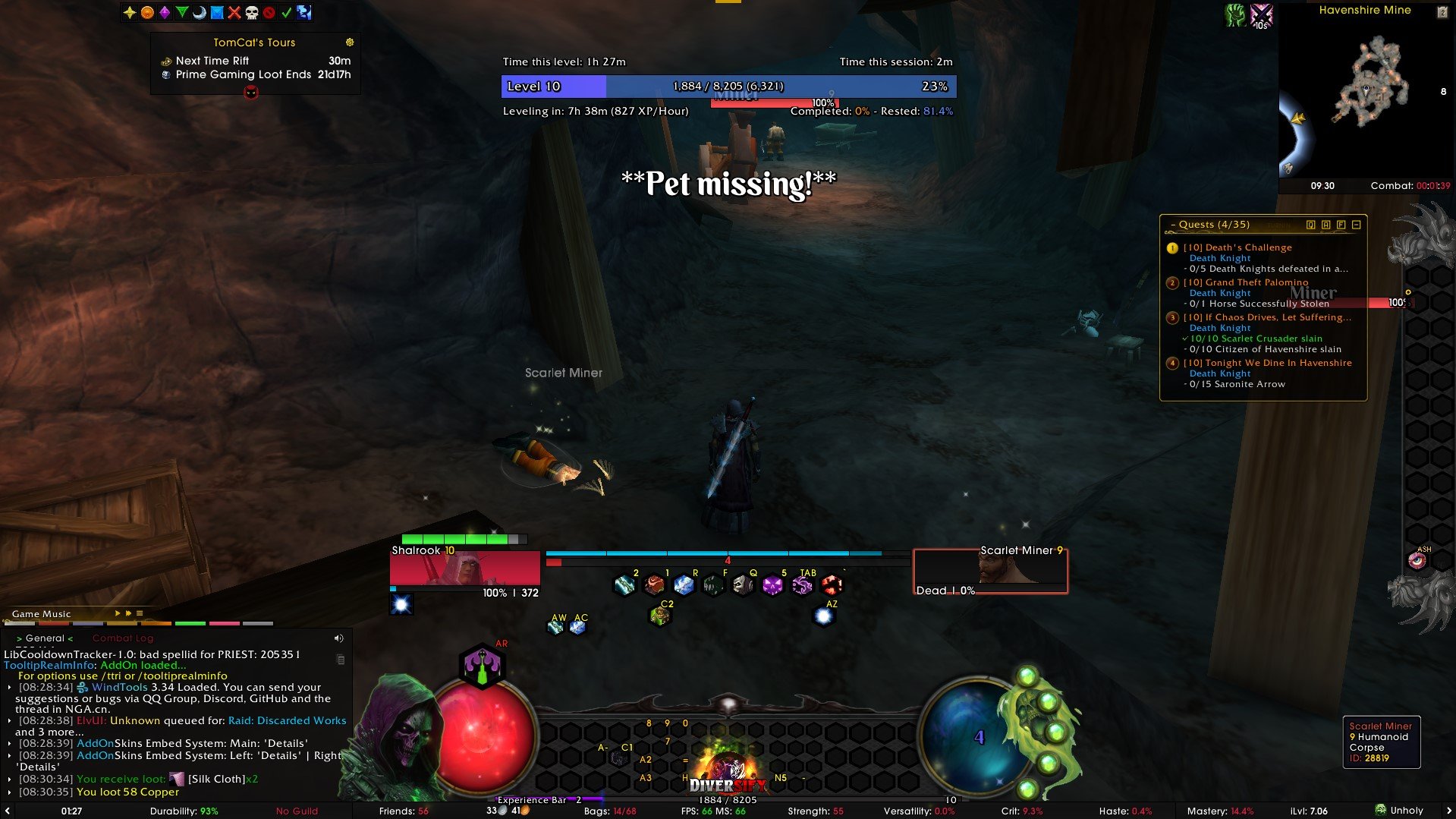Switch to the Combat Log chat tab

click(x=123, y=638)
